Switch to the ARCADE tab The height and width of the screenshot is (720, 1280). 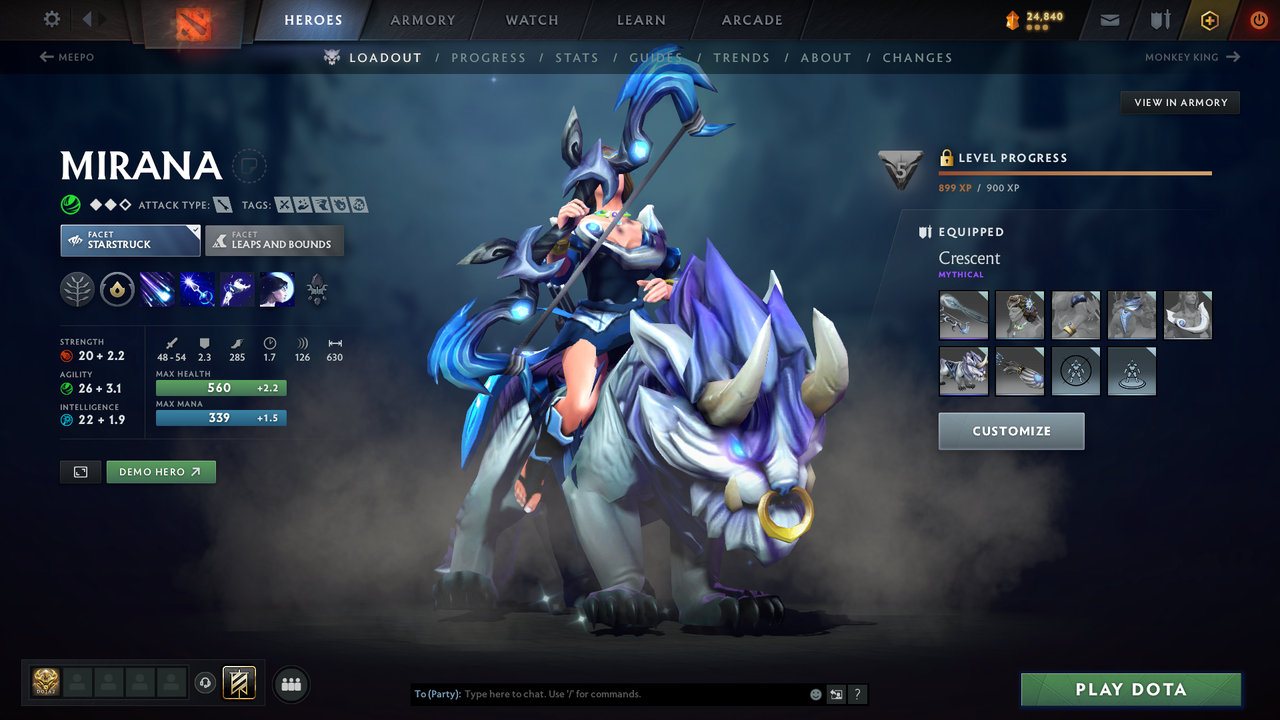click(751, 19)
